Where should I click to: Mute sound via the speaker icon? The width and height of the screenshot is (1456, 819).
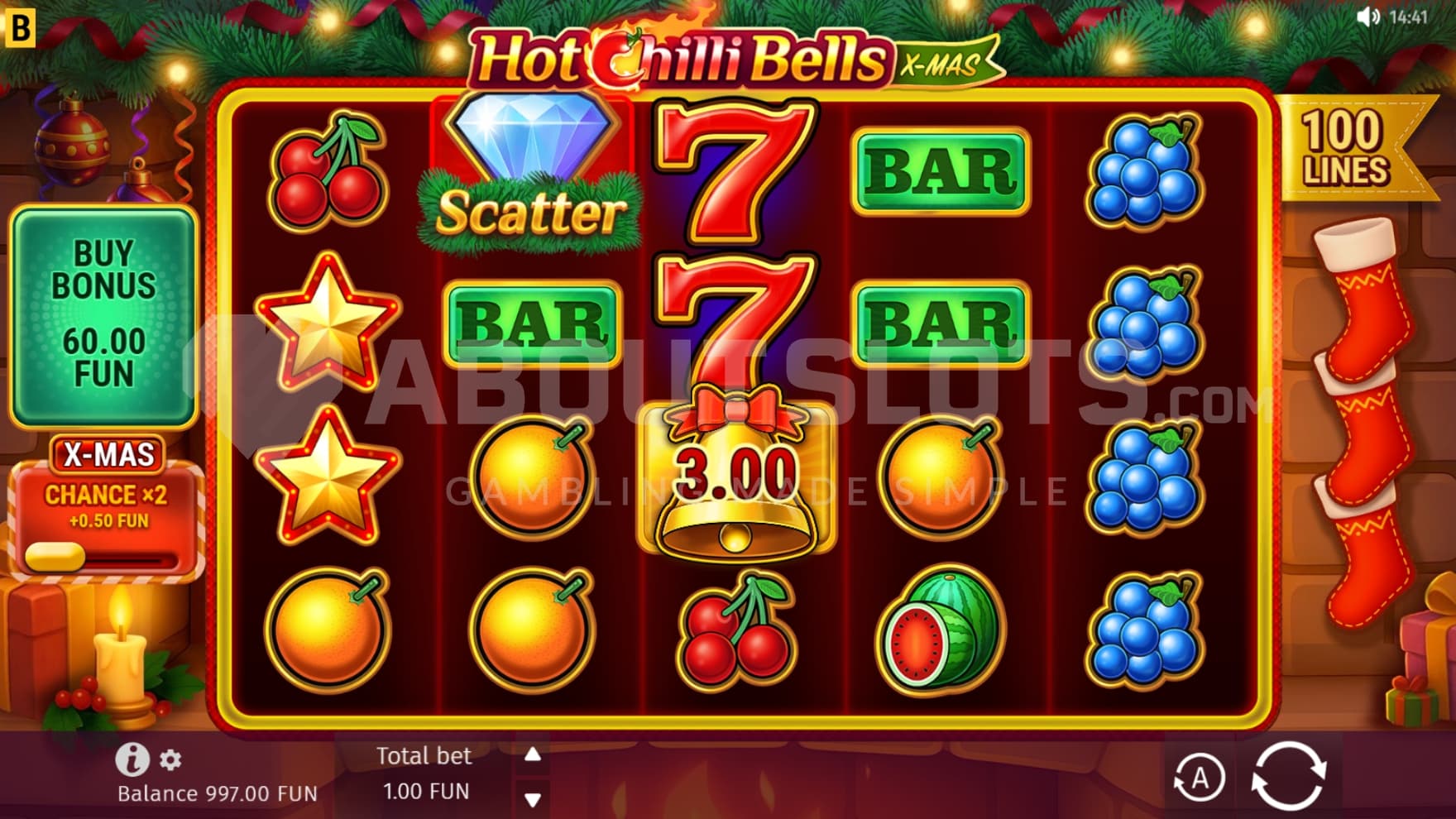click(1368, 17)
